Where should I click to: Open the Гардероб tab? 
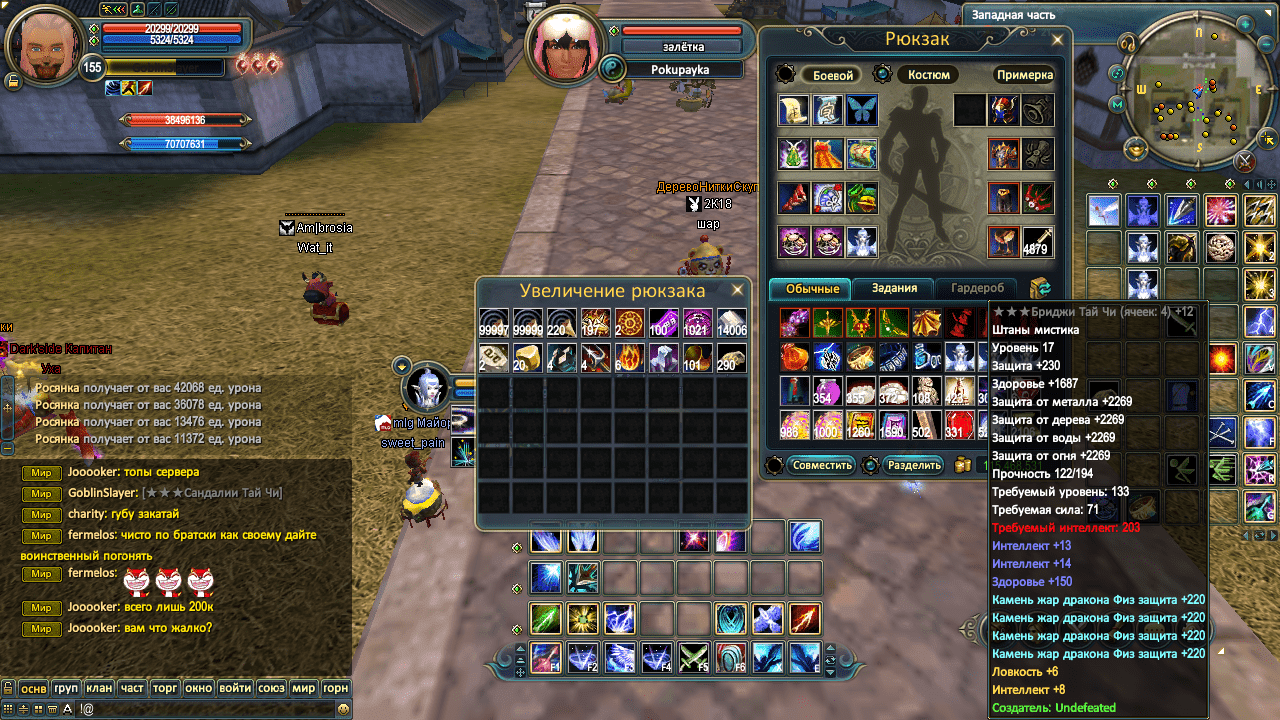977,288
